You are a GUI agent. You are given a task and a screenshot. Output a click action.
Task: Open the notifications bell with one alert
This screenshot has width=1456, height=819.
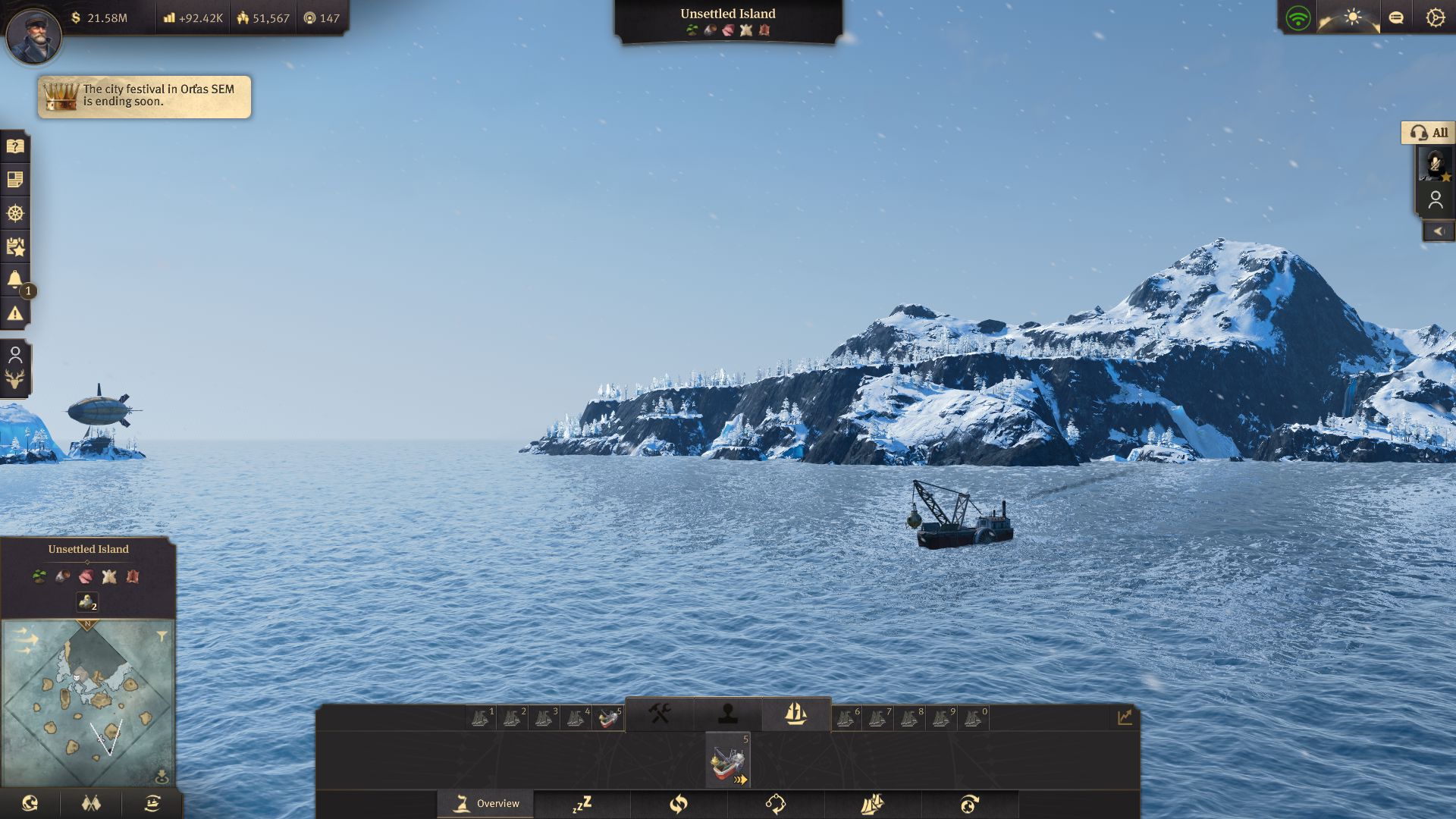(15, 280)
